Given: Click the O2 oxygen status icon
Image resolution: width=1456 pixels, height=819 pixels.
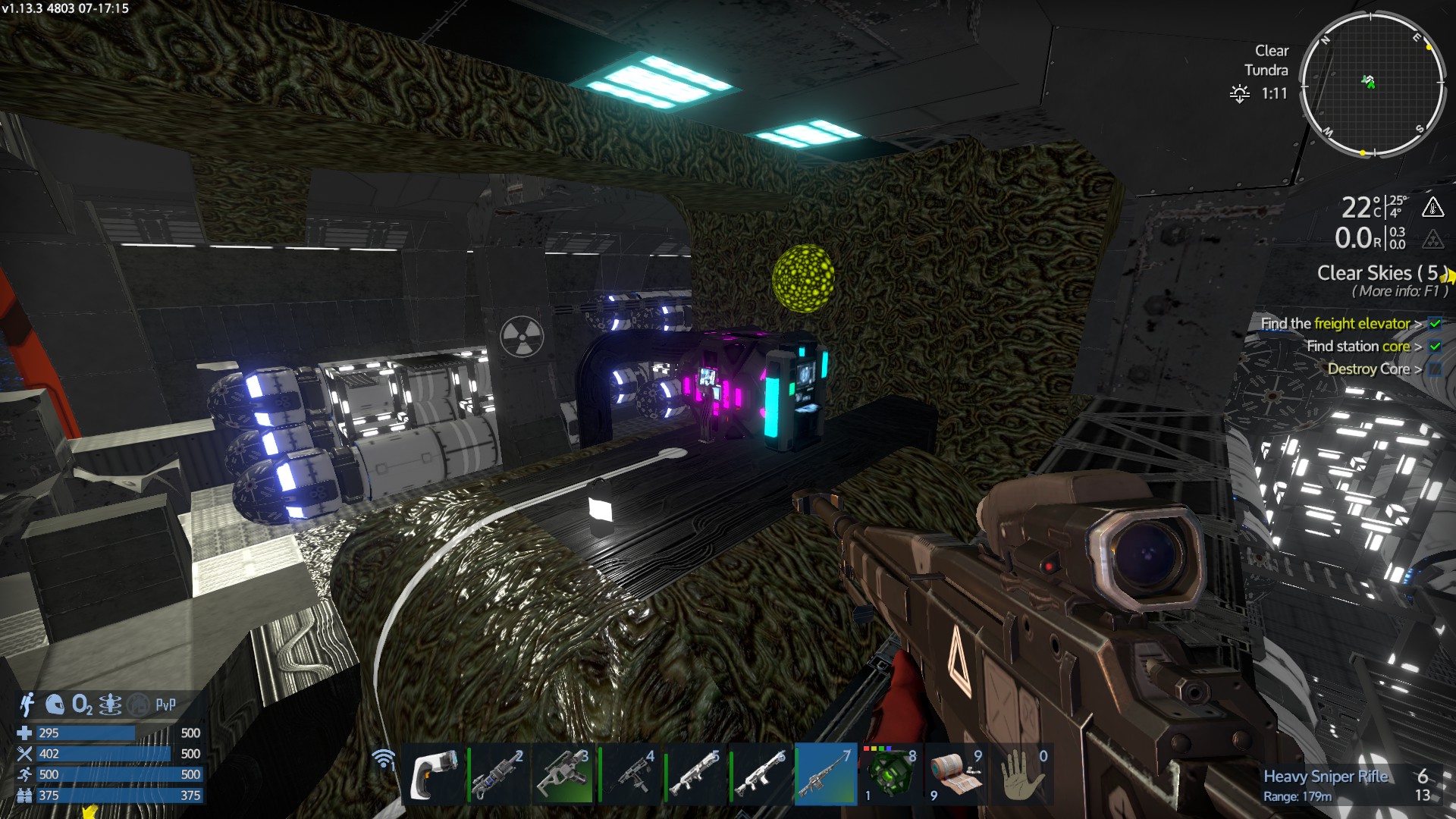Looking at the screenshot, I should [82, 705].
